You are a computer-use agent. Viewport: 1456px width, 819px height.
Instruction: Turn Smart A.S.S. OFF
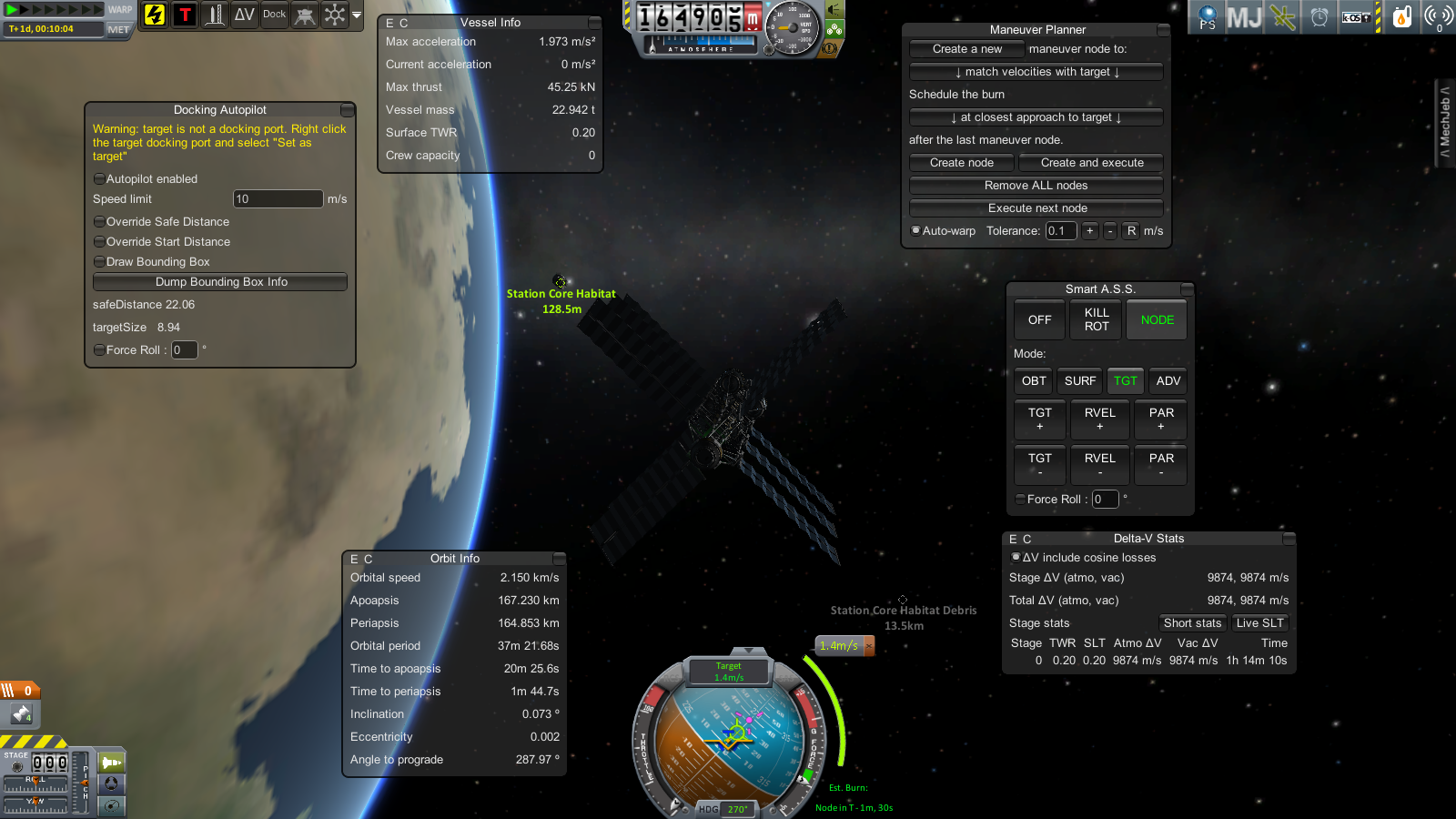coord(1039,319)
